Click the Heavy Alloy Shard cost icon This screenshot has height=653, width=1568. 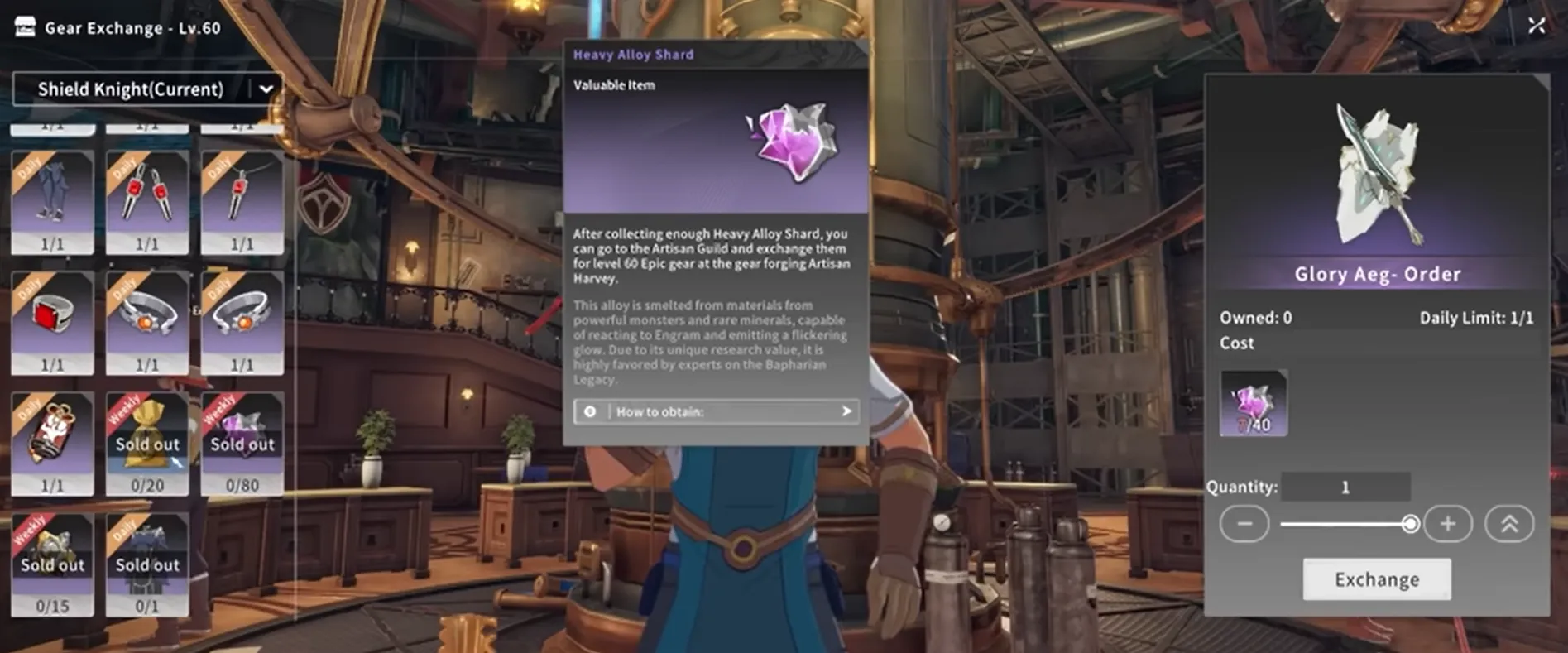pyautogui.click(x=1253, y=404)
